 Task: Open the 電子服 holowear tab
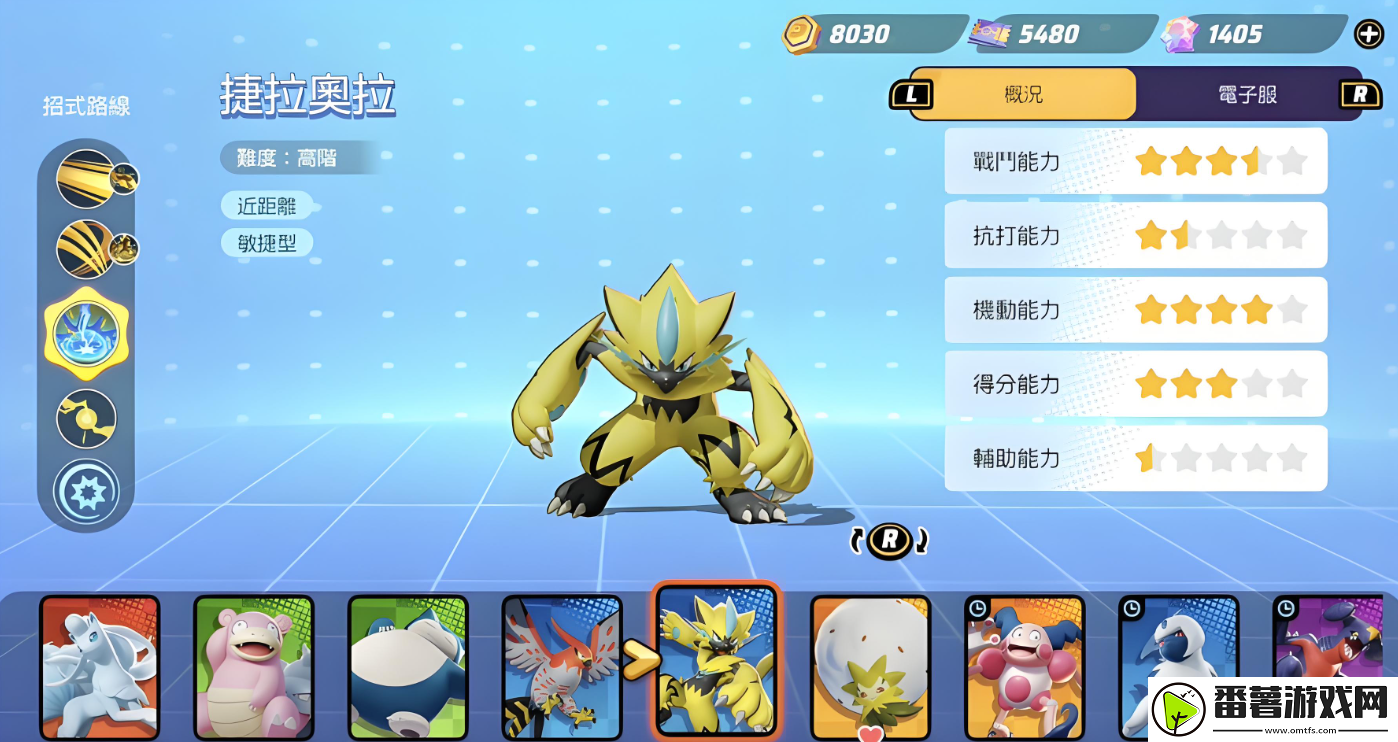pos(1247,95)
